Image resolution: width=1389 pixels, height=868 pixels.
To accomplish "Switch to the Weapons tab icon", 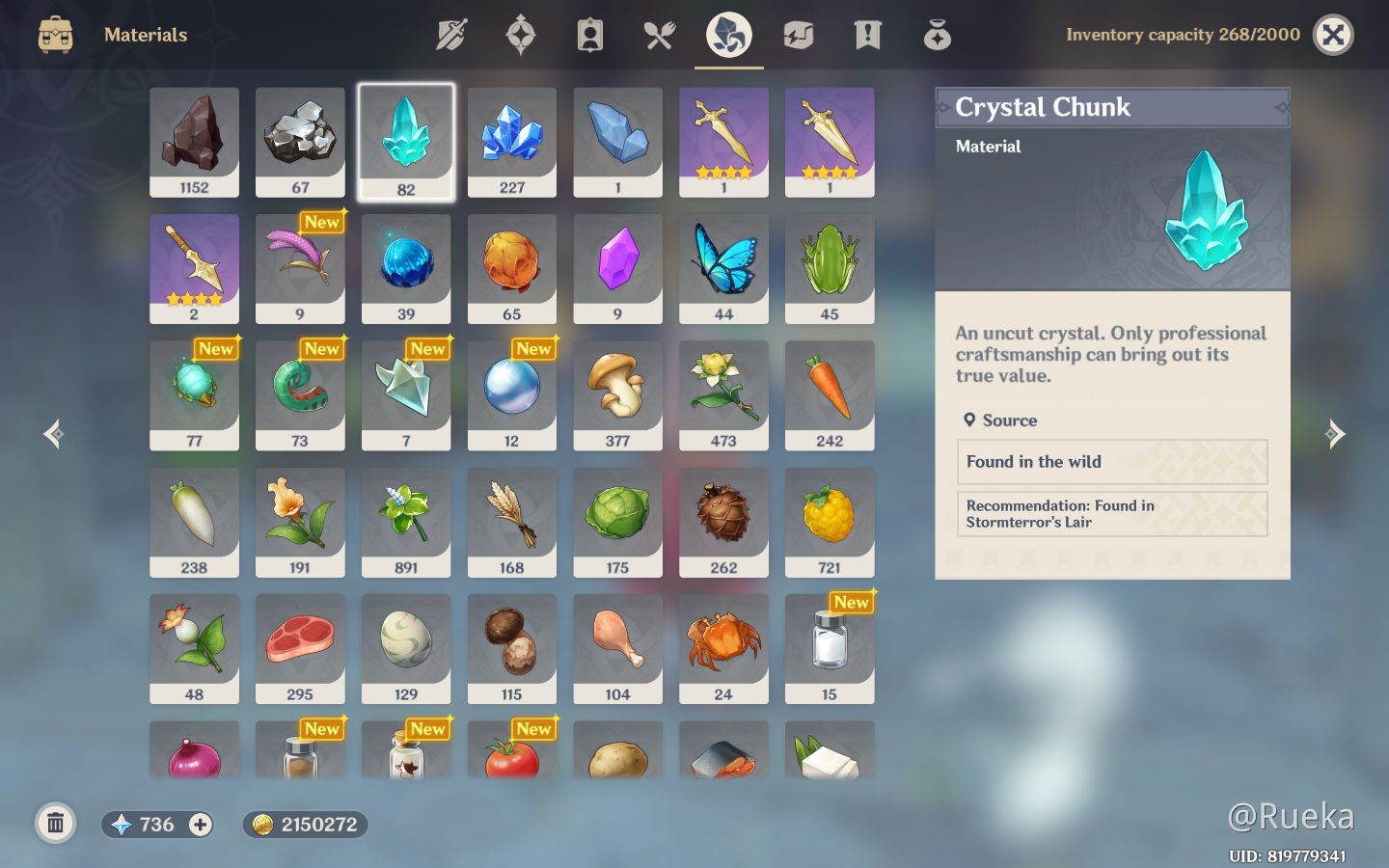I will point(450,35).
